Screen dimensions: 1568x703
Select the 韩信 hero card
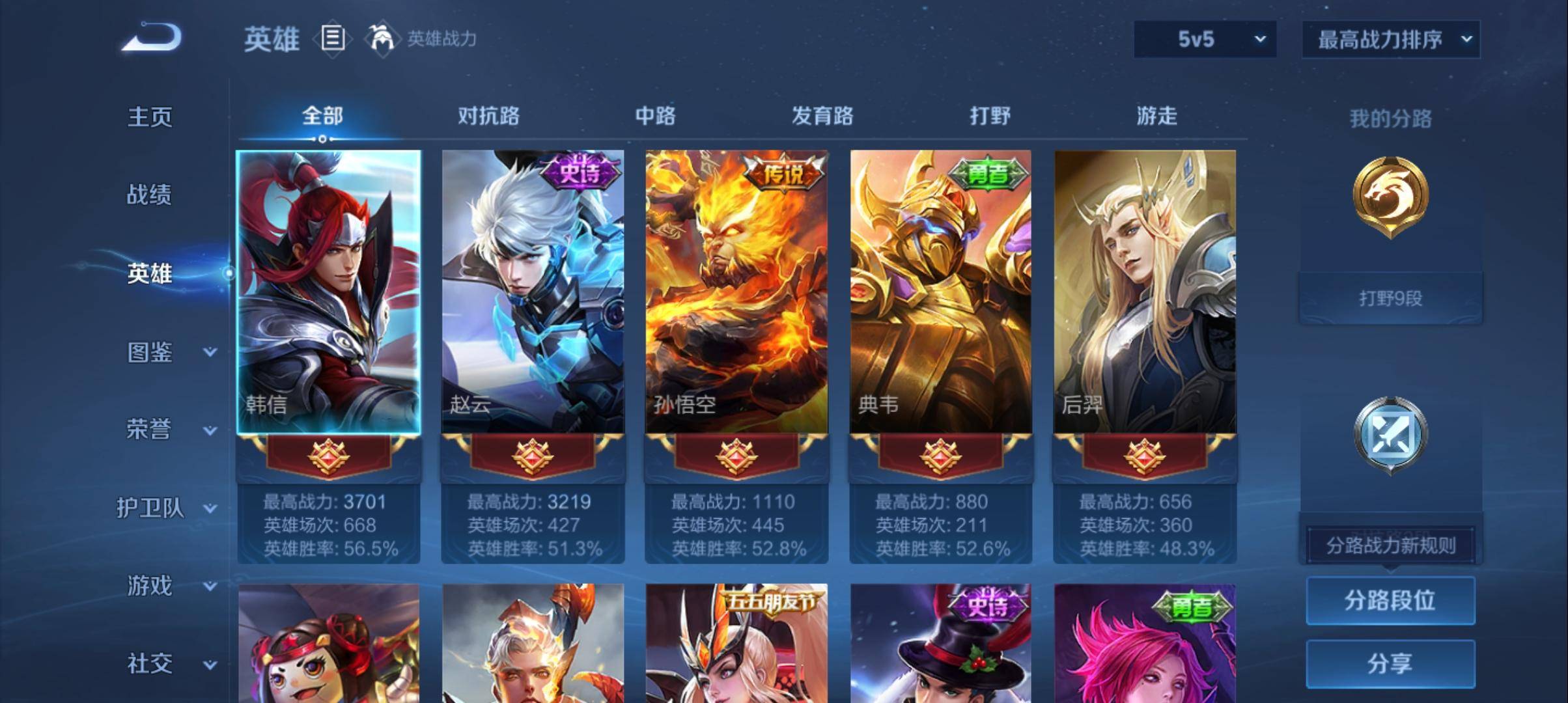(328, 286)
